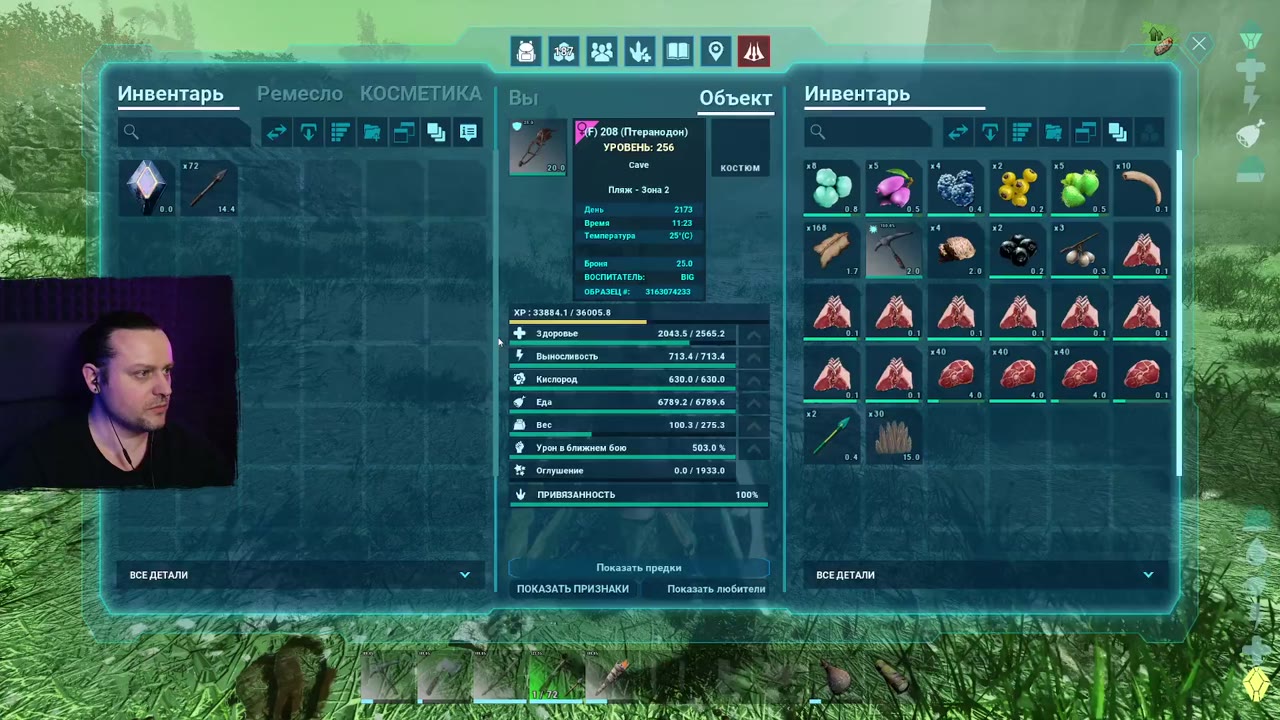This screenshot has height=720, width=1280.
Task: Select the spear stack in player inventory
Action: 209,187
